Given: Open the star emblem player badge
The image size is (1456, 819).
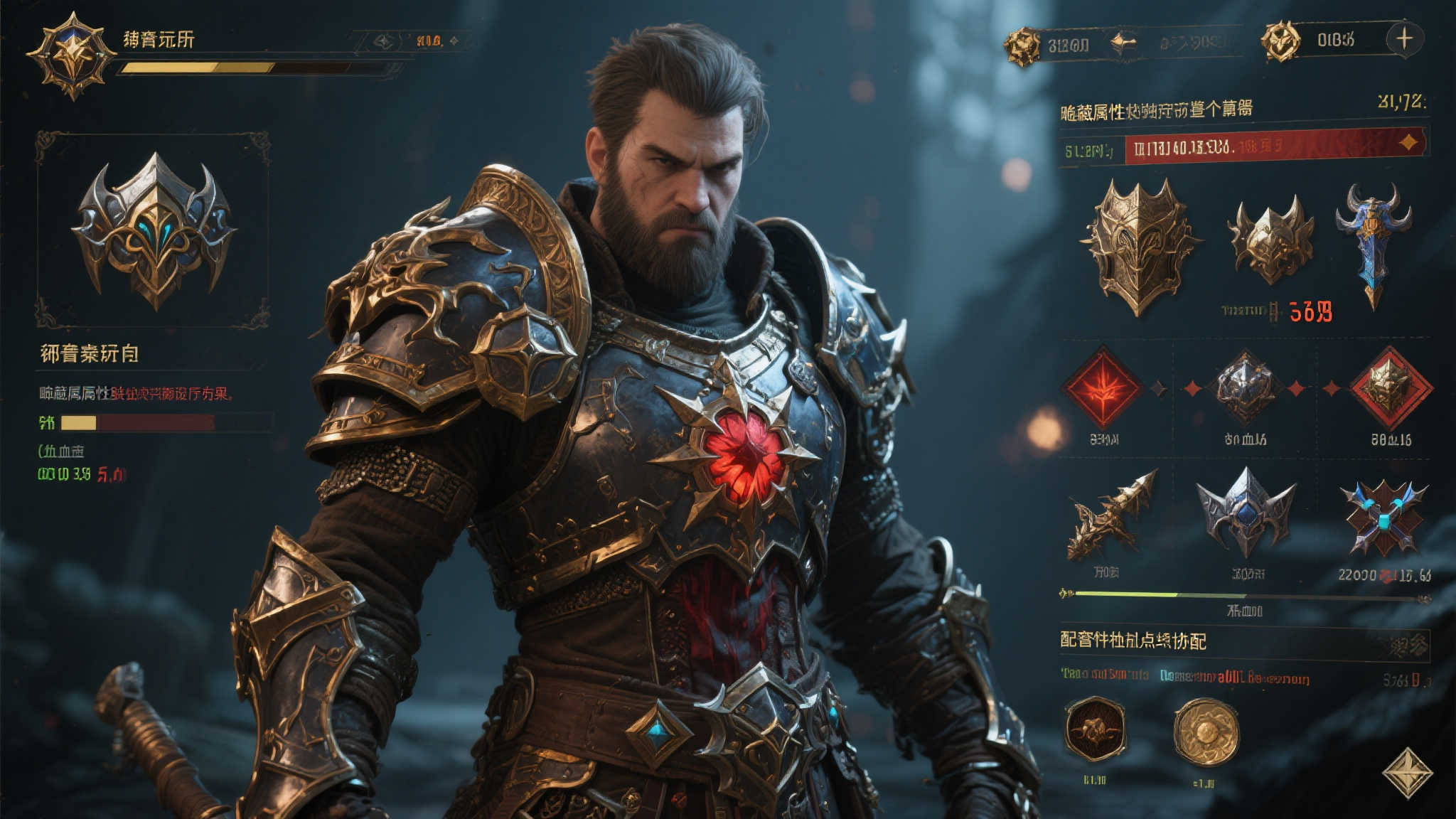Looking at the screenshot, I should (71, 54).
